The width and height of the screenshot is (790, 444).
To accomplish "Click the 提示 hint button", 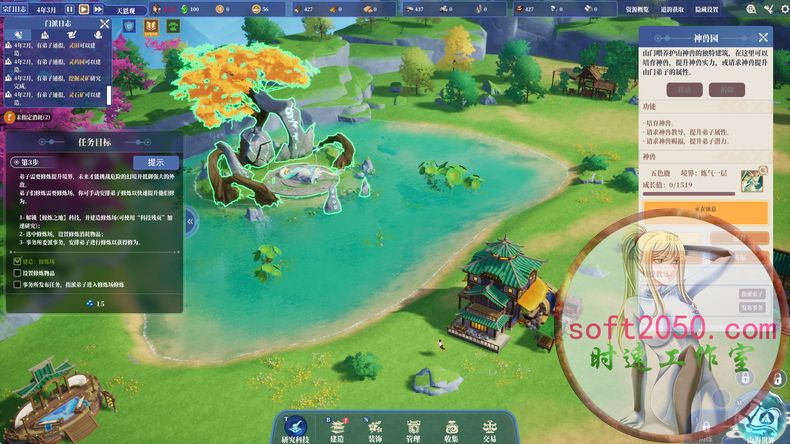I will (156, 162).
